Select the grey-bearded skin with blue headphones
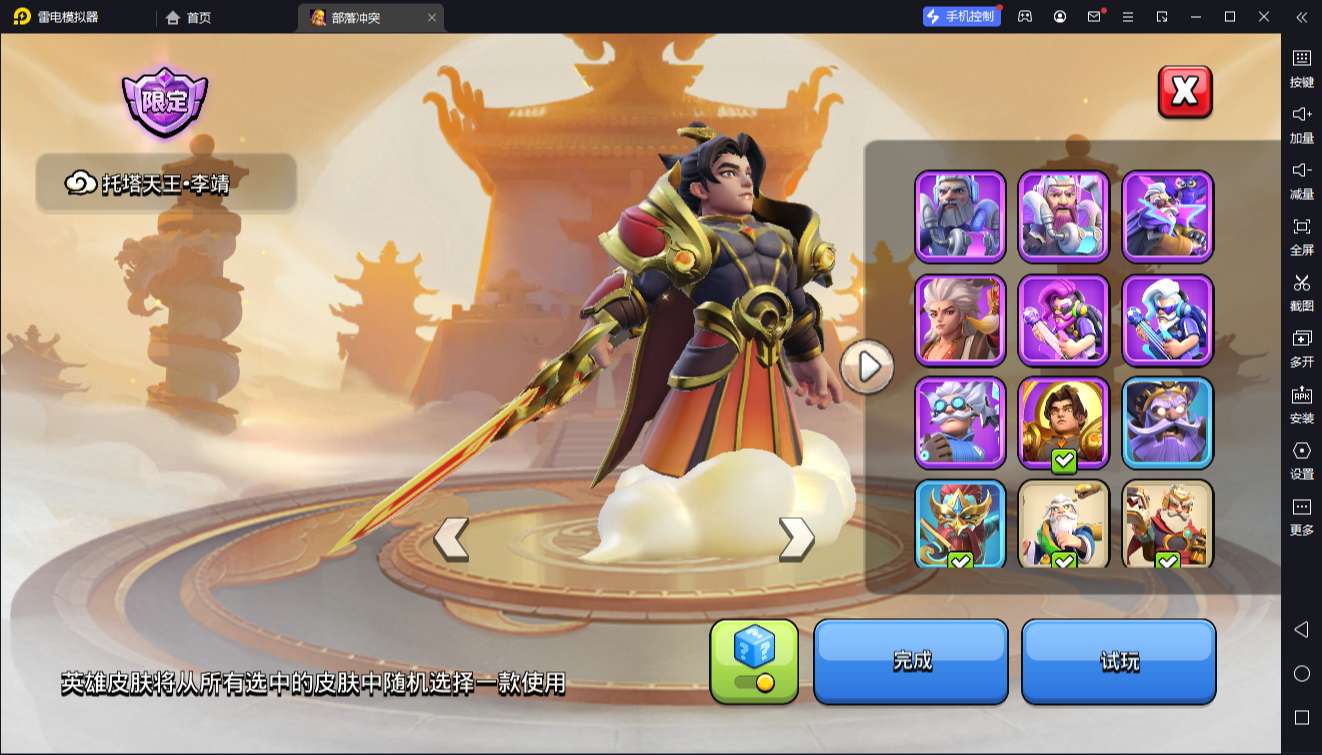Screen dimensions: 1322x755 960,216
